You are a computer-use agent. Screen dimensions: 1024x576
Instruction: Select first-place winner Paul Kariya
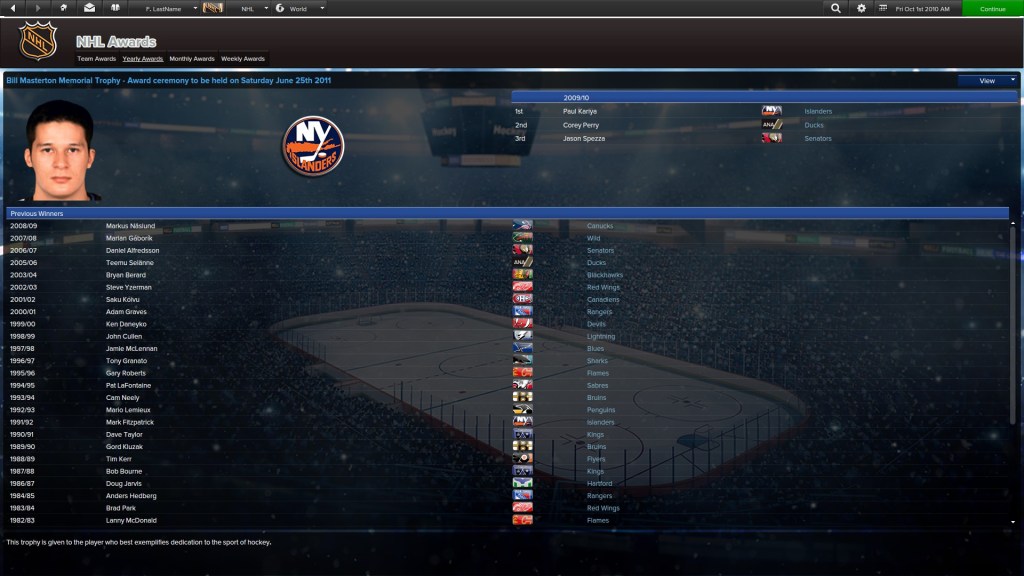click(578, 111)
